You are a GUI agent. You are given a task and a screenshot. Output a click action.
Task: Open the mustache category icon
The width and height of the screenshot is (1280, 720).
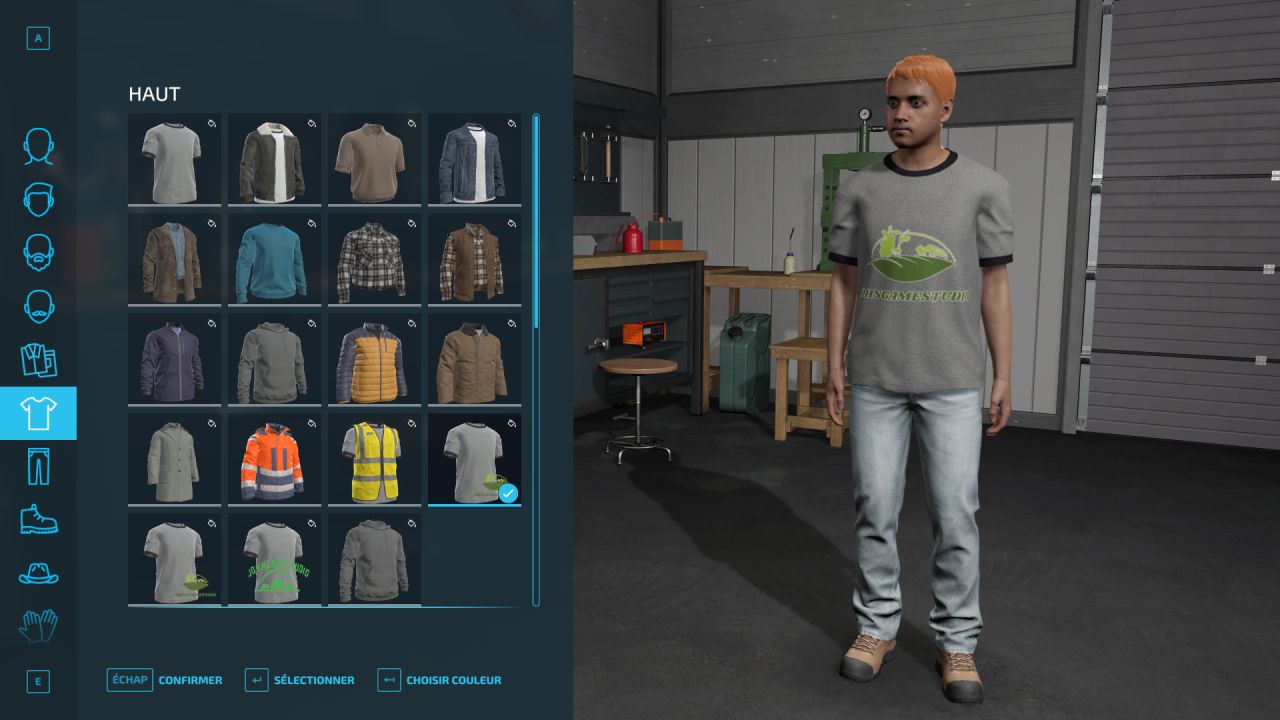point(37,307)
